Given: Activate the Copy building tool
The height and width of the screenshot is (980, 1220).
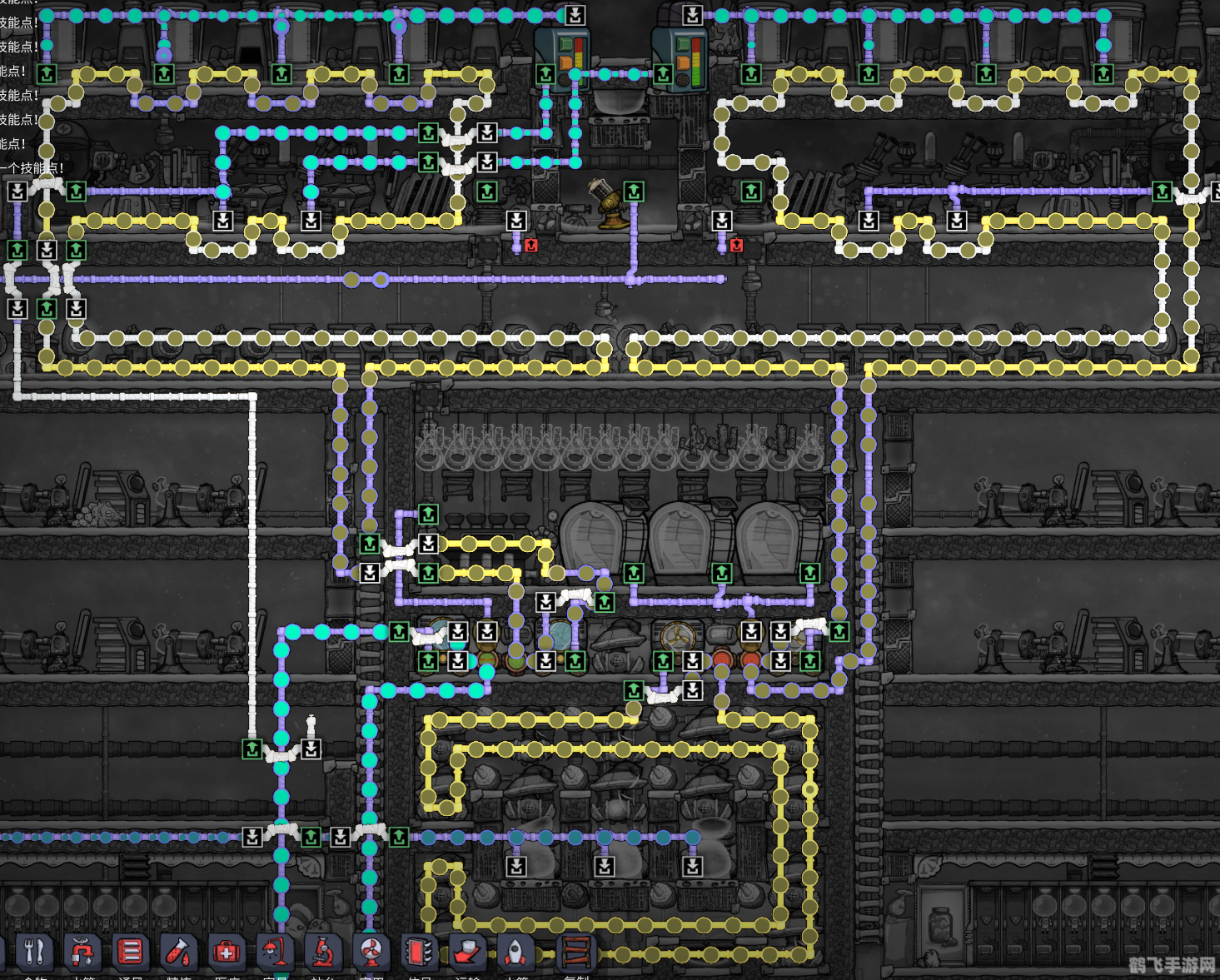Looking at the screenshot, I should 576,951.
